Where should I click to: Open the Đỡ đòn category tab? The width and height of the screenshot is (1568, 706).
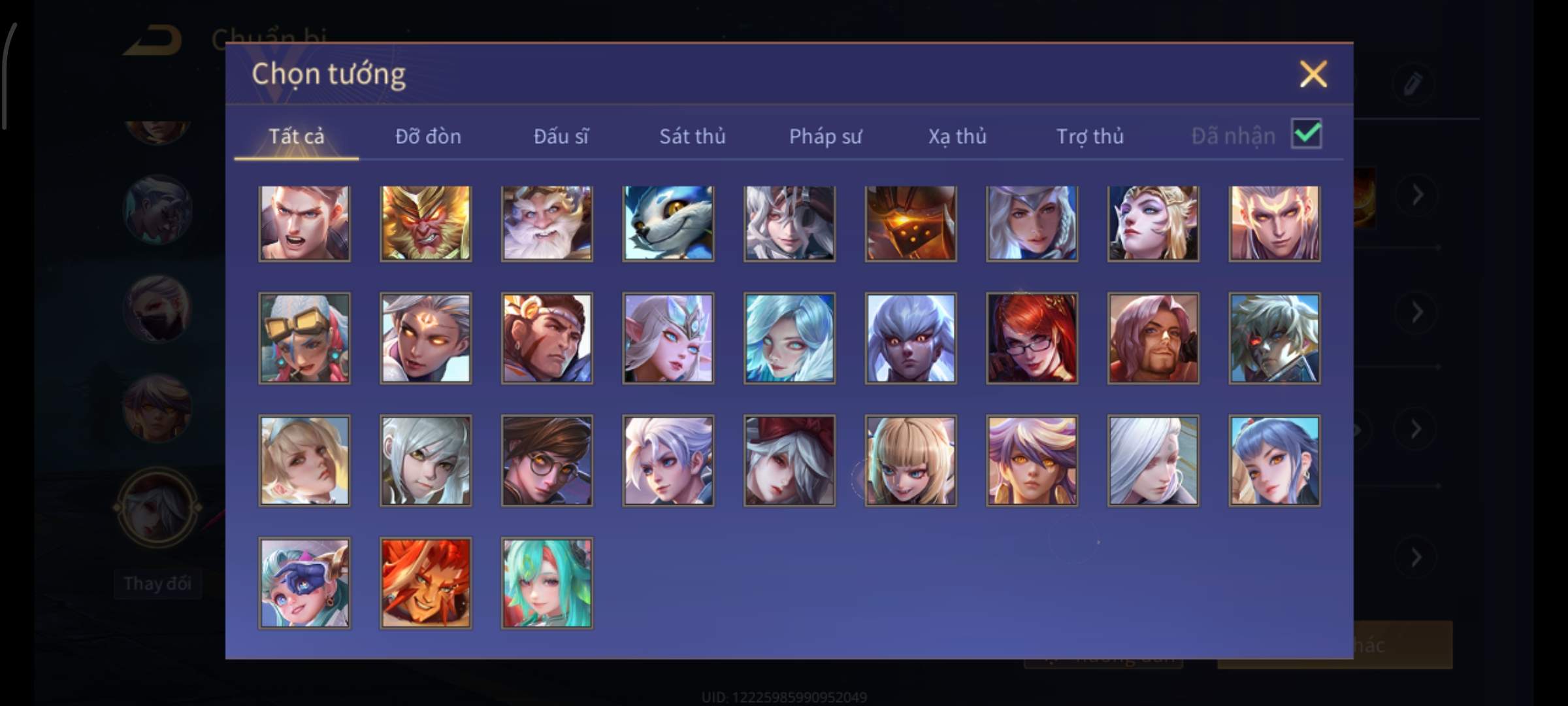pos(428,137)
